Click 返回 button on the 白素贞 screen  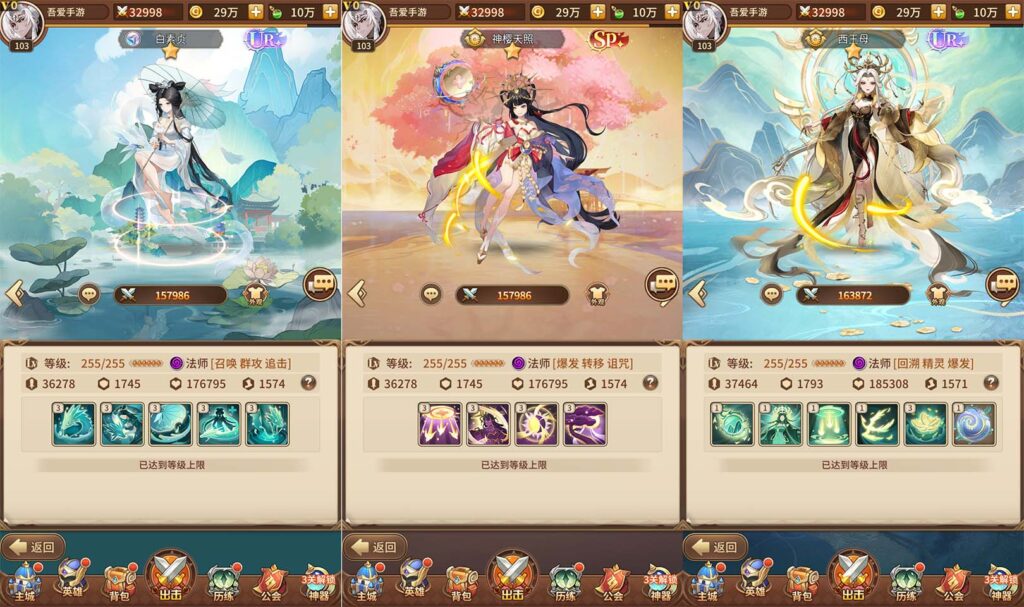point(33,546)
